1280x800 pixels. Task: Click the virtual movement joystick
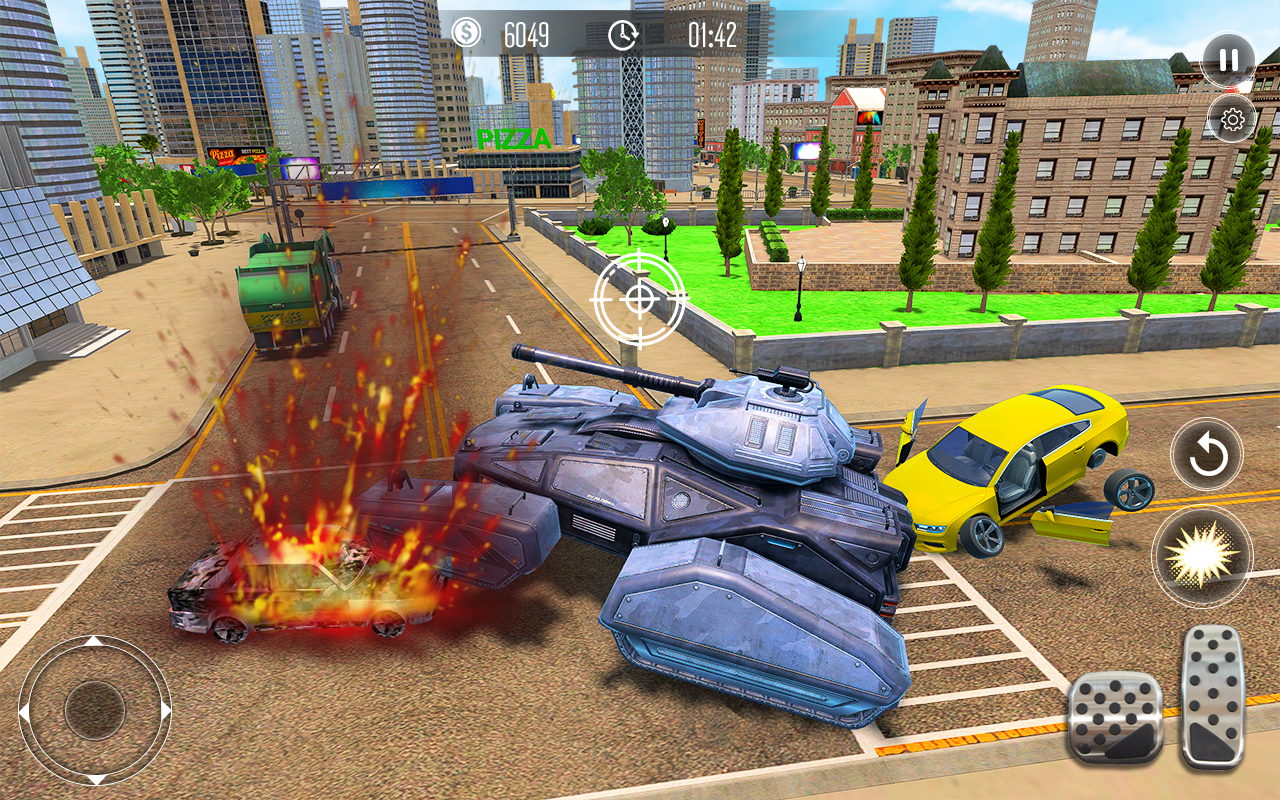(95, 710)
